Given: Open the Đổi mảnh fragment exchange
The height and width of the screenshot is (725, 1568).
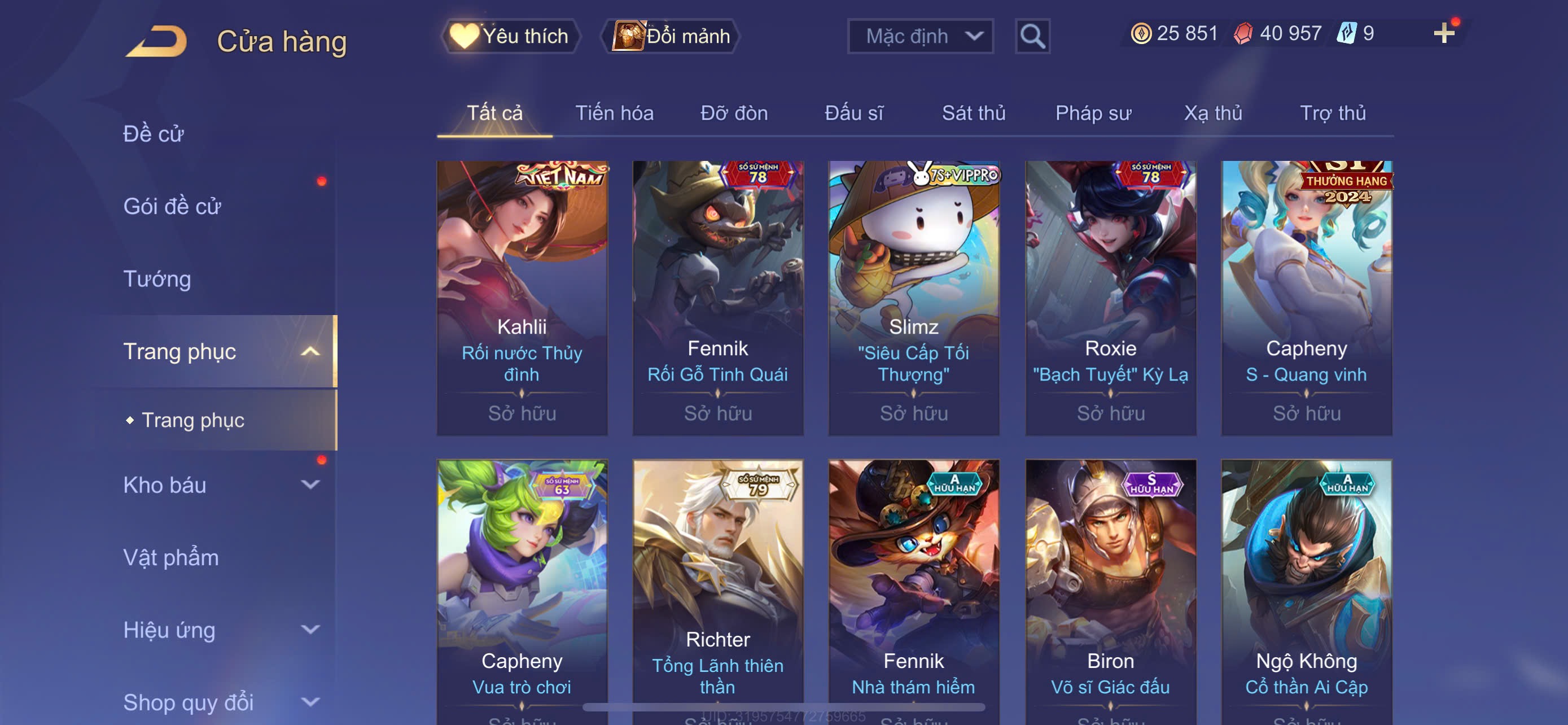Looking at the screenshot, I should pyautogui.click(x=671, y=36).
